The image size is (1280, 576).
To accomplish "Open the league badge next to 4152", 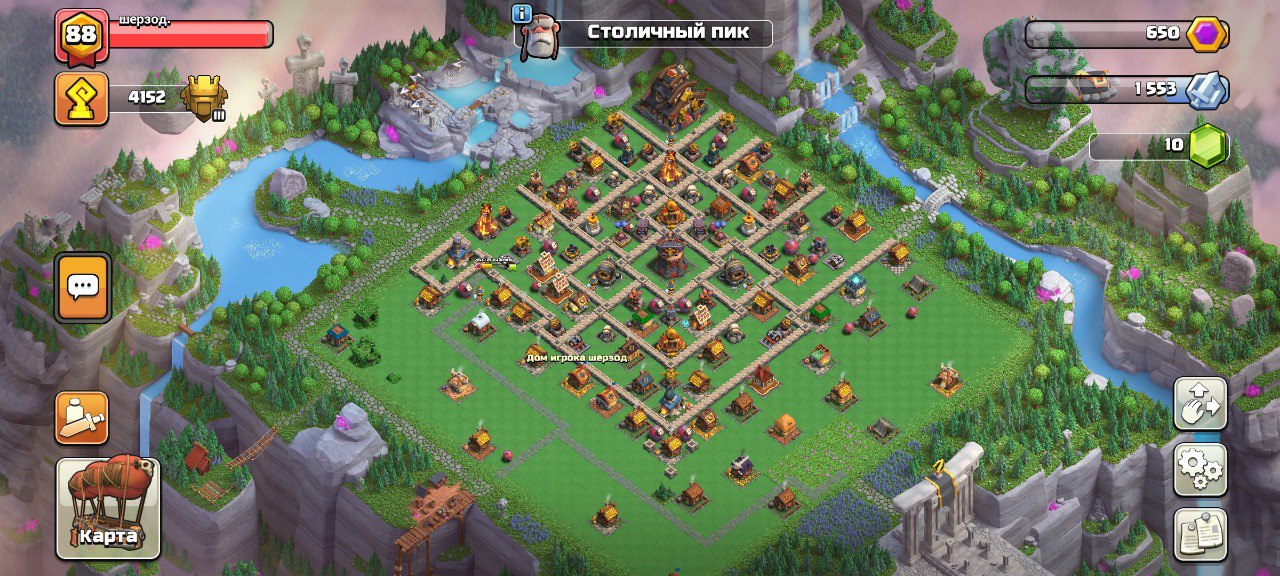I will 205,98.
